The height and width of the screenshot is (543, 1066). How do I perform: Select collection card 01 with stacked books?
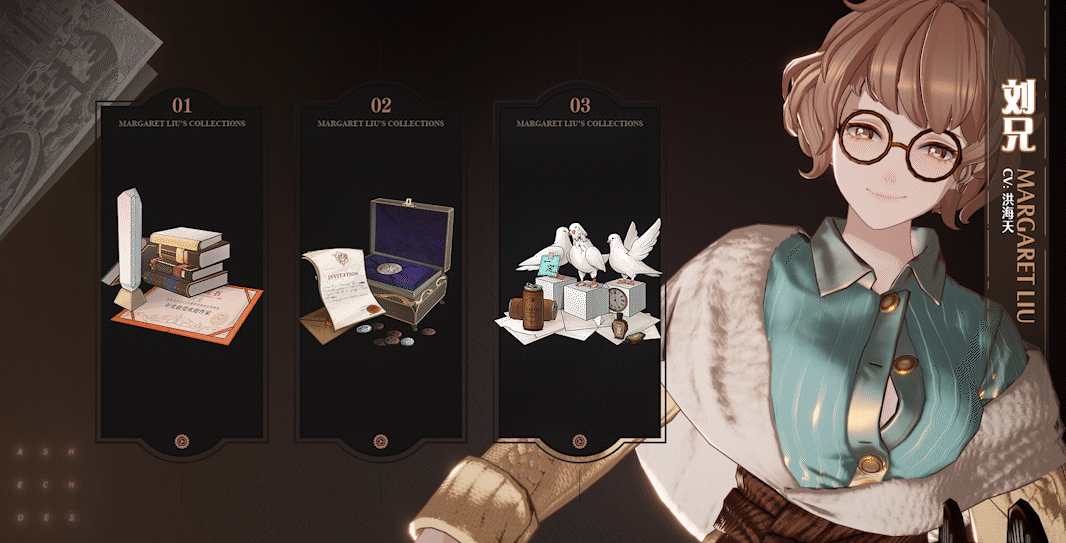pyautogui.click(x=181, y=270)
